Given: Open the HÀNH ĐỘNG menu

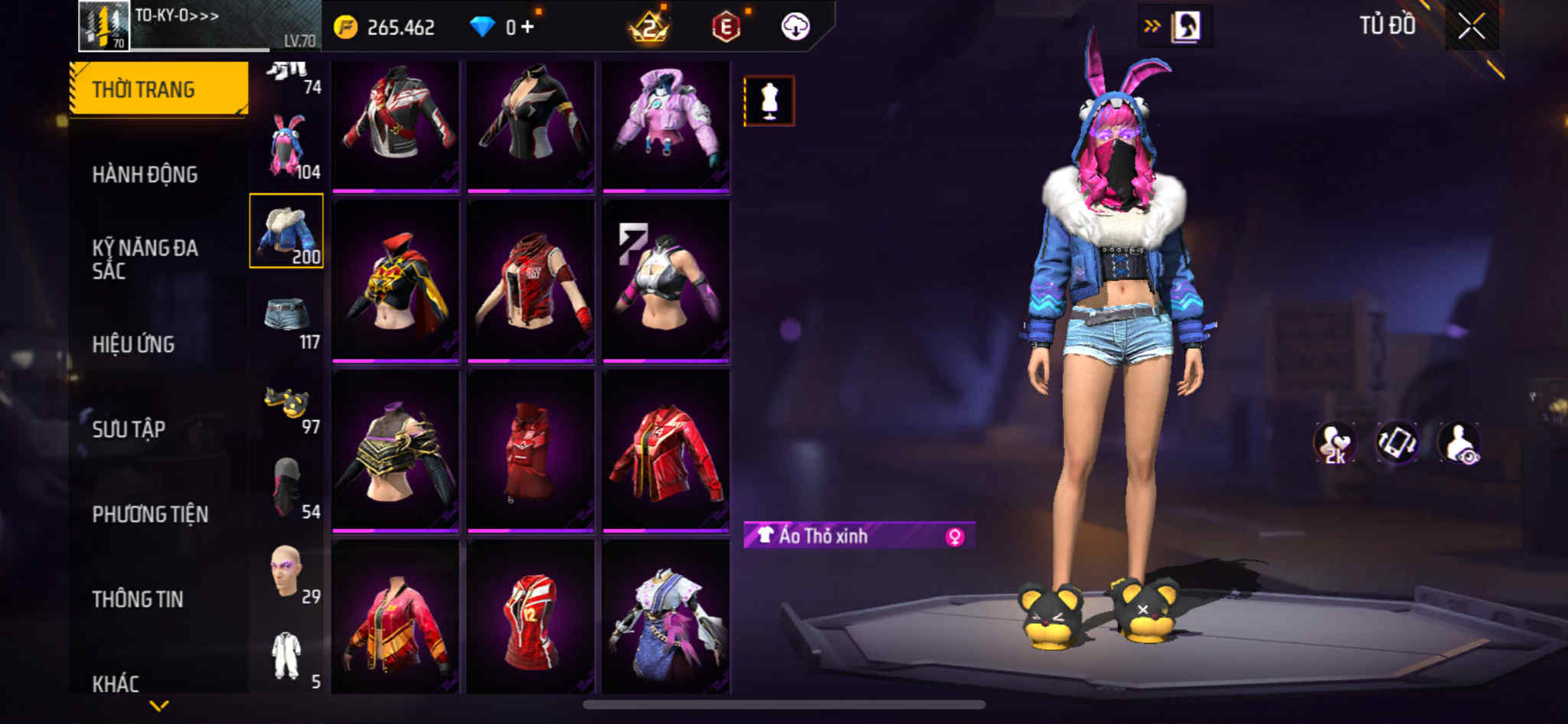Looking at the screenshot, I should (145, 174).
